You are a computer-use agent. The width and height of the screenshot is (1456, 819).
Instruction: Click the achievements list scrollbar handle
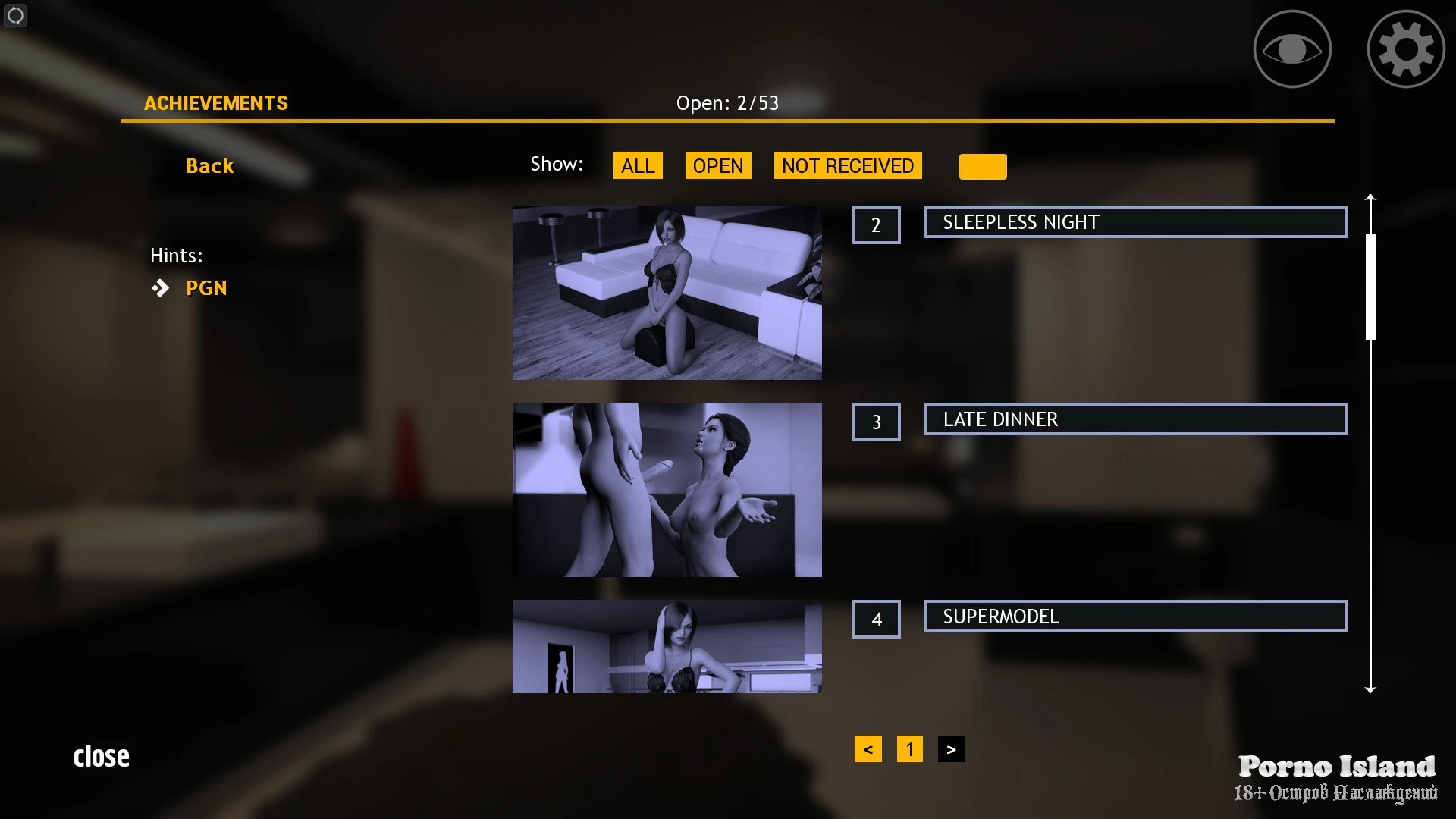[1370, 287]
